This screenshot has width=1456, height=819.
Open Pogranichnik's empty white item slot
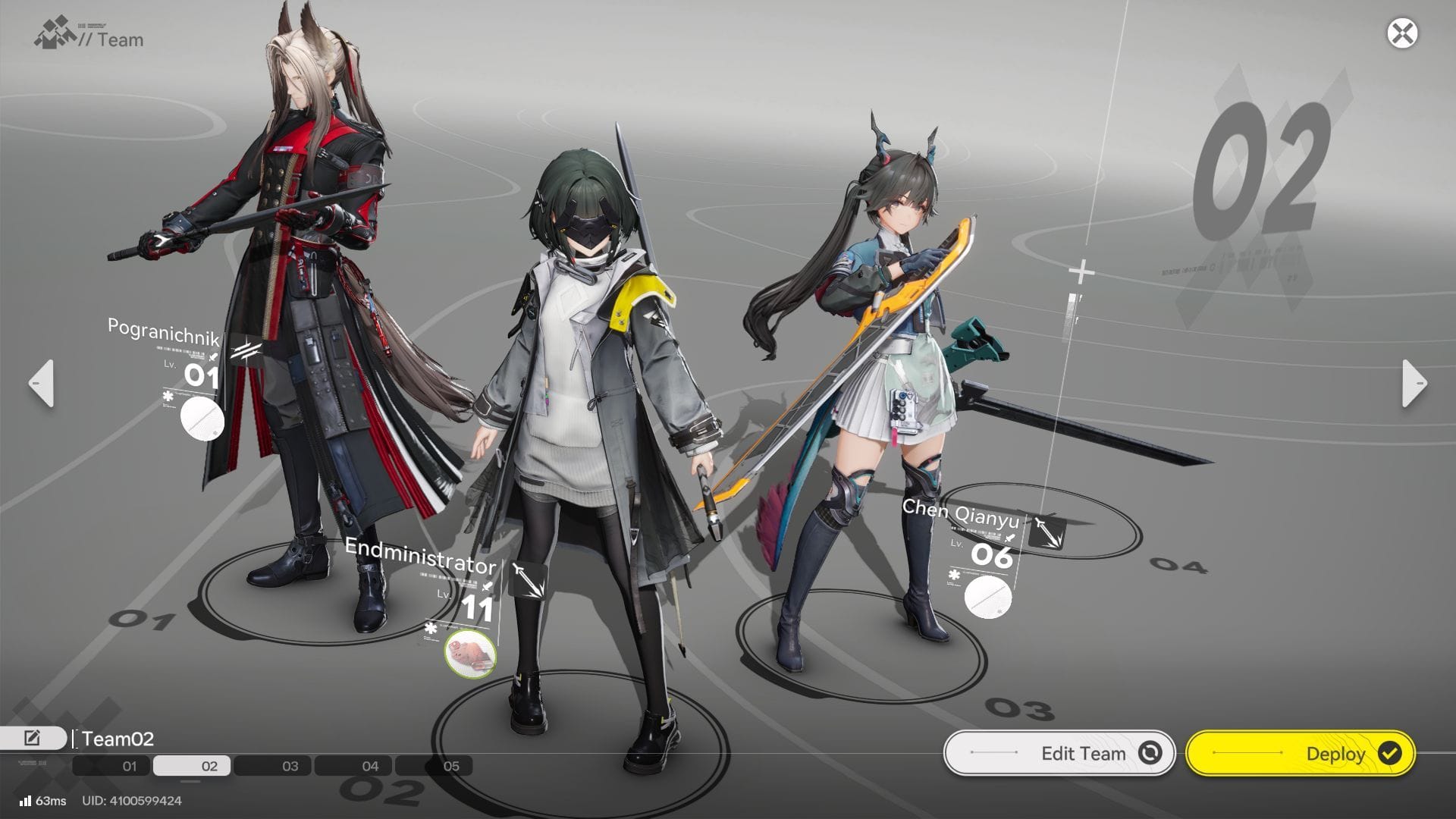pyautogui.click(x=202, y=419)
